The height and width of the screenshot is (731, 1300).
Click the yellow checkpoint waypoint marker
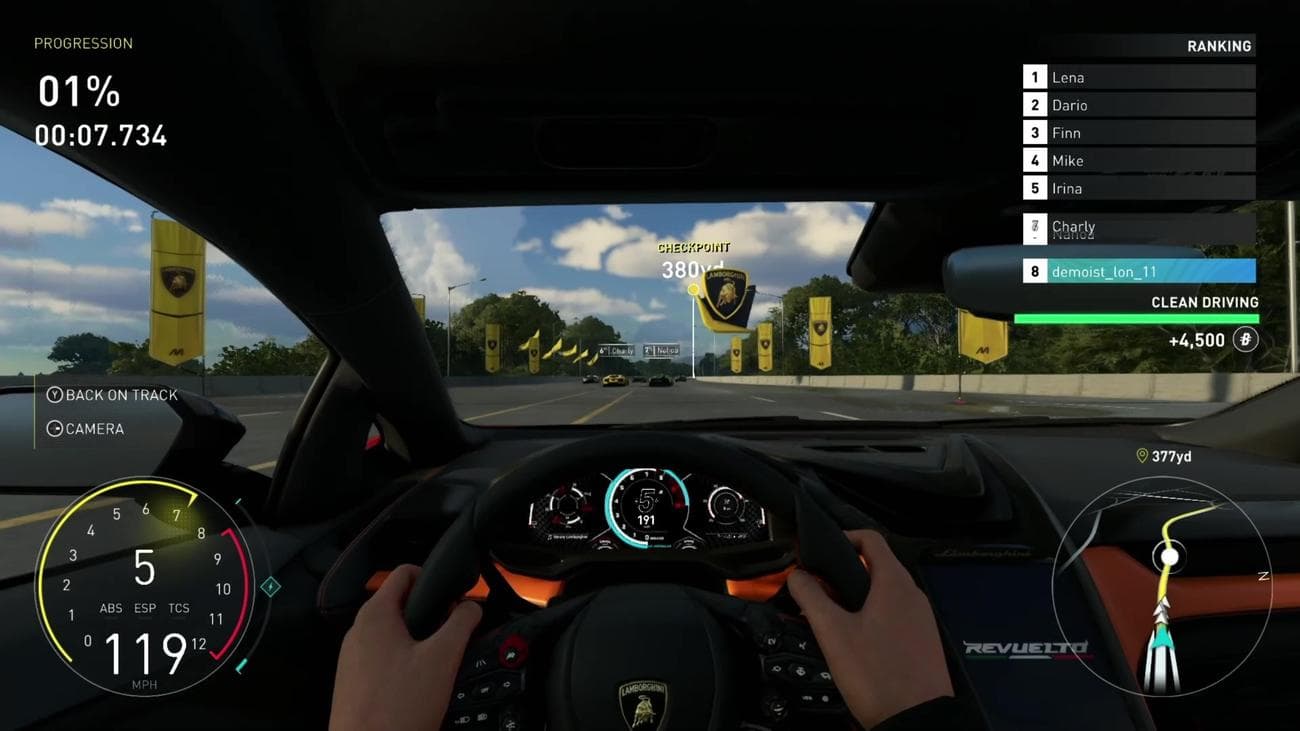(693, 289)
